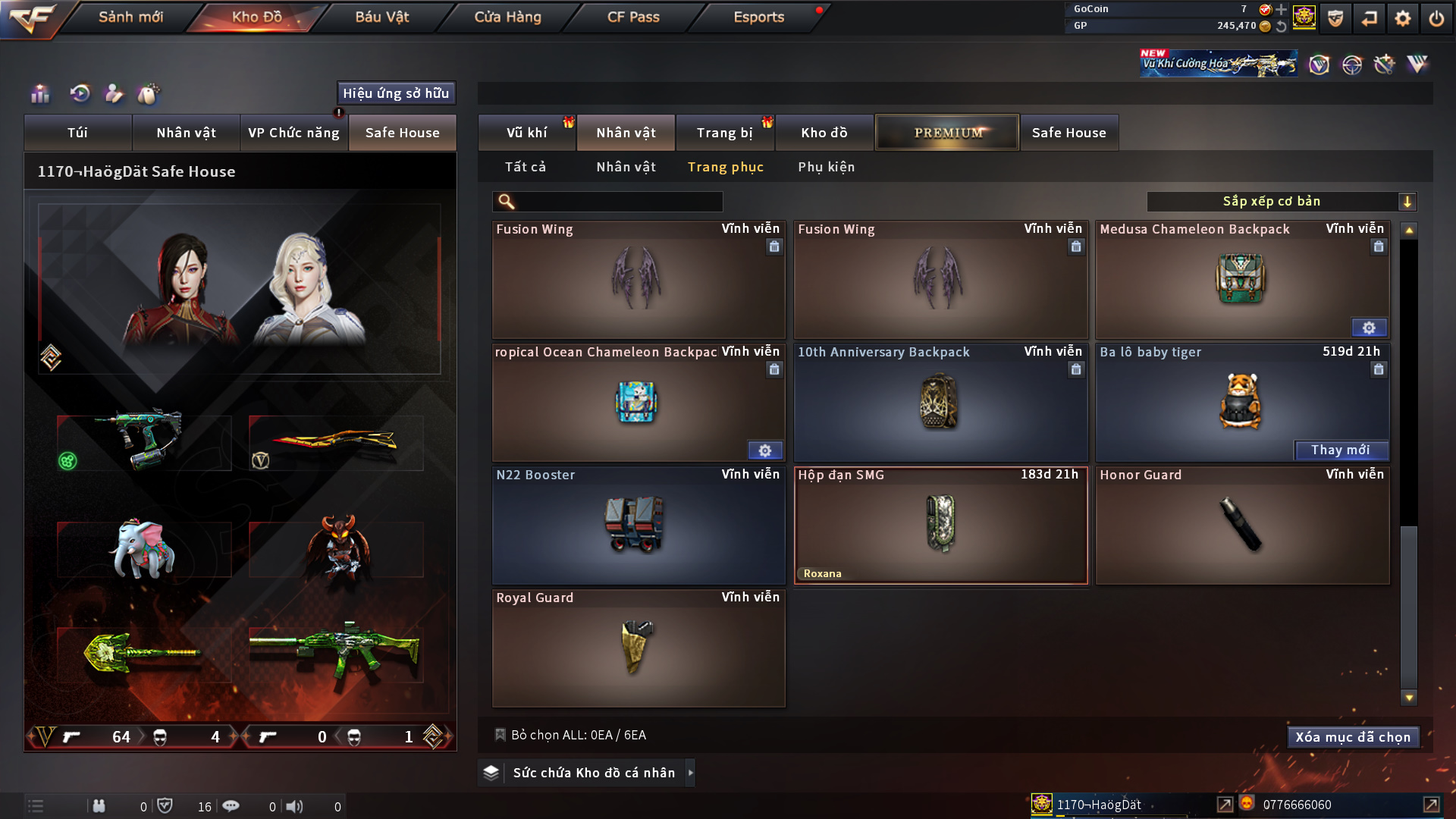Screen dimensions: 1456x819
Task: Select the Medusa Chameleon Backpack item
Action: [x=1241, y=280]
